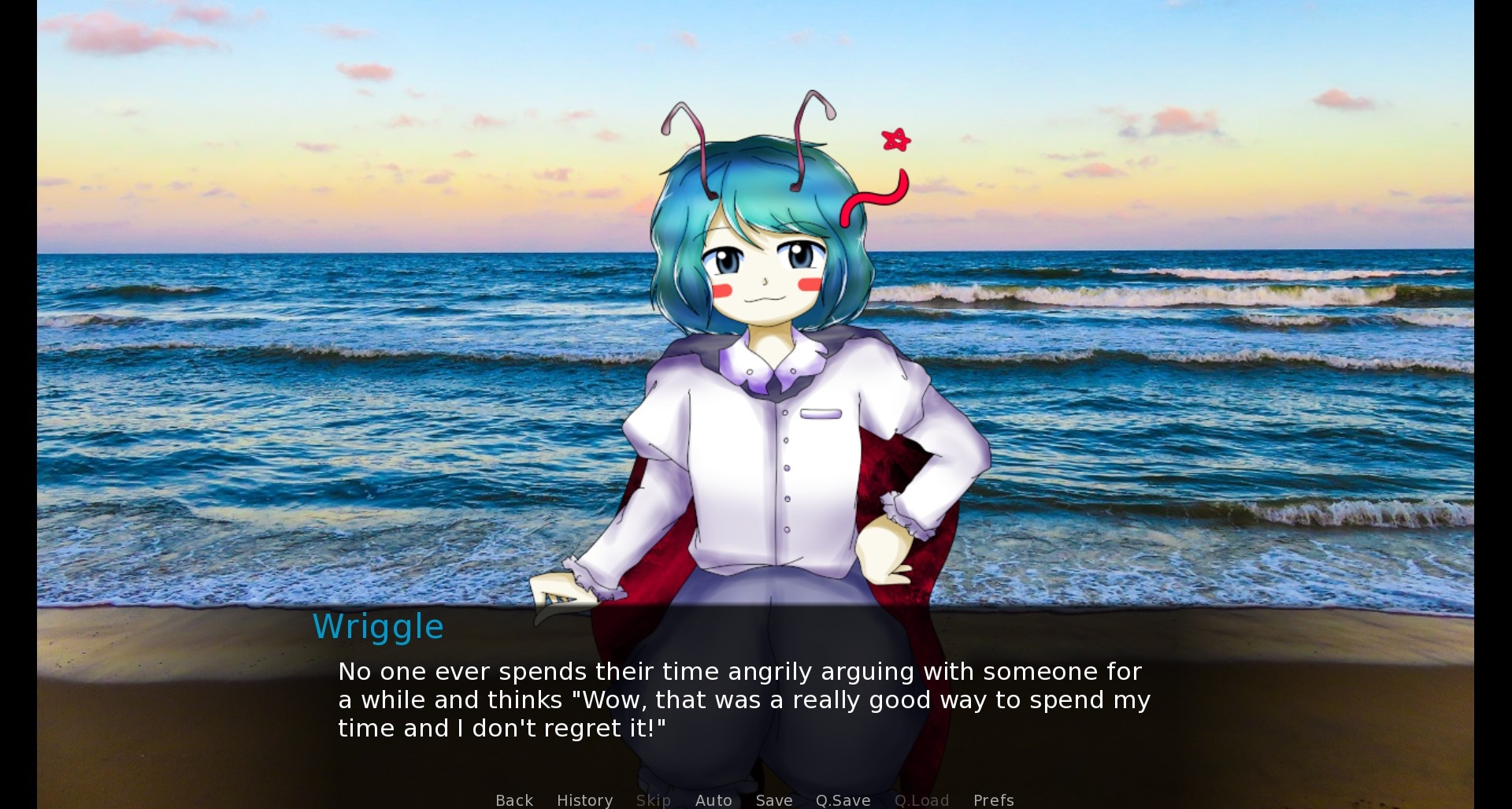Click Q.Save to quick save

point(843,800)
